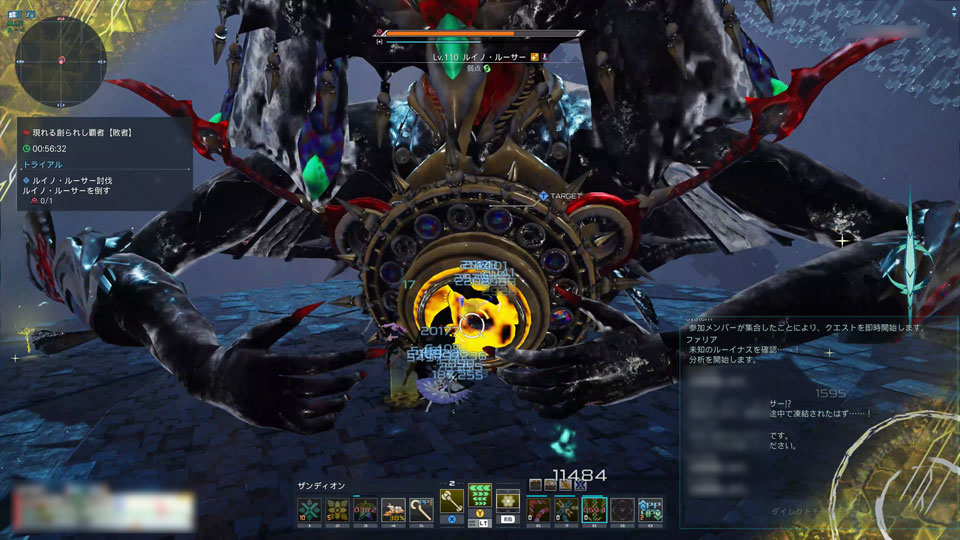Viewport: 960px width, 540px height.
Task: Use the yellow flower skill in slot 2
Action: [x=337, y=509]
